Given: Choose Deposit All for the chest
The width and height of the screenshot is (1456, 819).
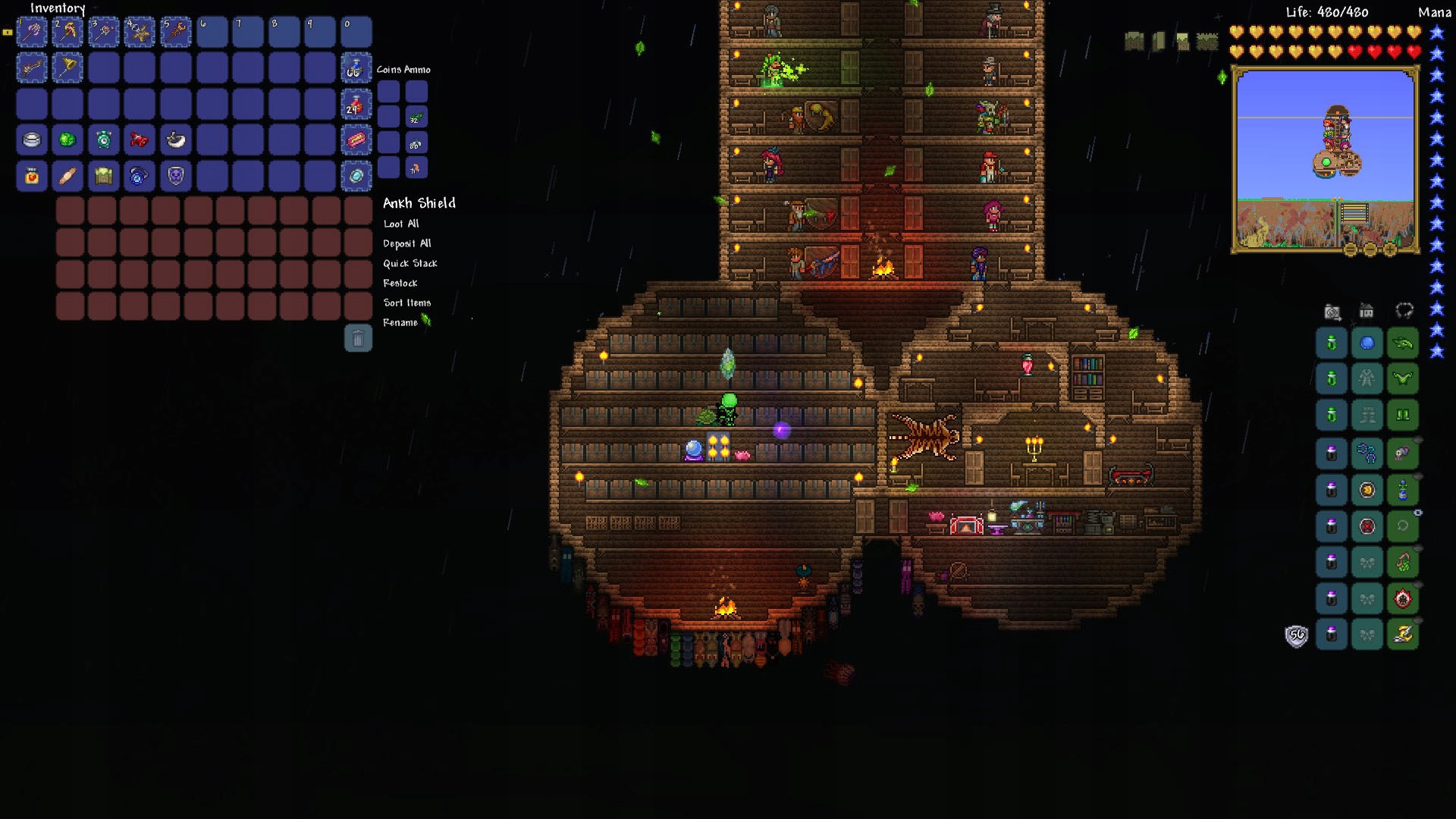Looking at the screenshot, I should click(406, 243).
